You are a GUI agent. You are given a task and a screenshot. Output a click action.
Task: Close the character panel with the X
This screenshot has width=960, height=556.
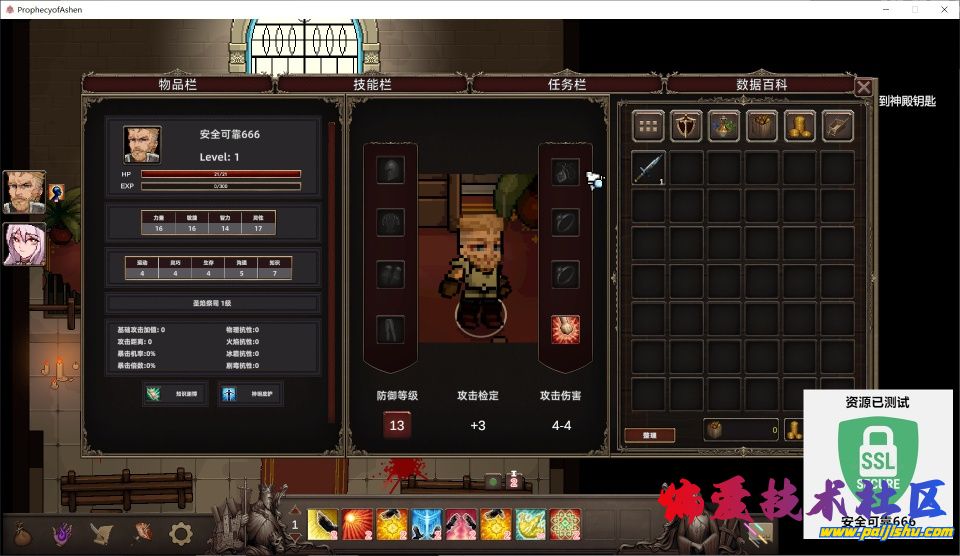click(863, 87)
